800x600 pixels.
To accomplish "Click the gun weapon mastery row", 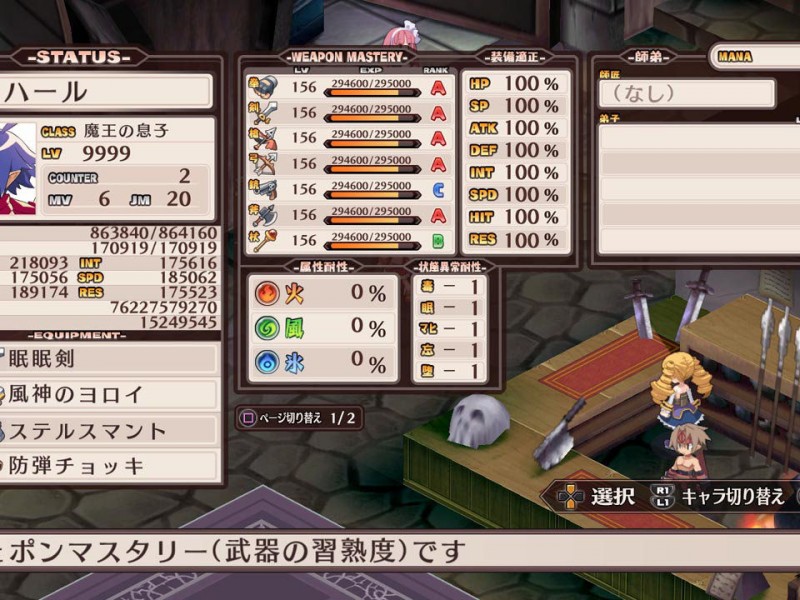I will 349,189.
